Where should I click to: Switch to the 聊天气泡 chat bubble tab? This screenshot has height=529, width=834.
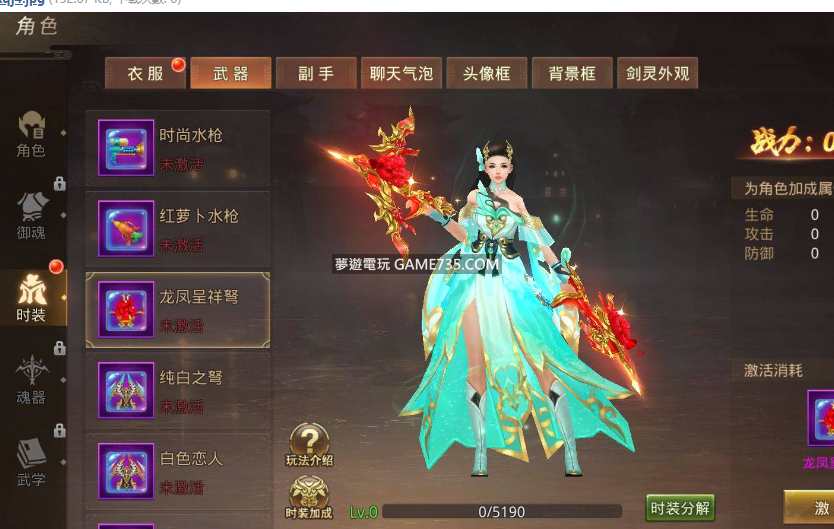pyautogui.click(x=401, y=73)
